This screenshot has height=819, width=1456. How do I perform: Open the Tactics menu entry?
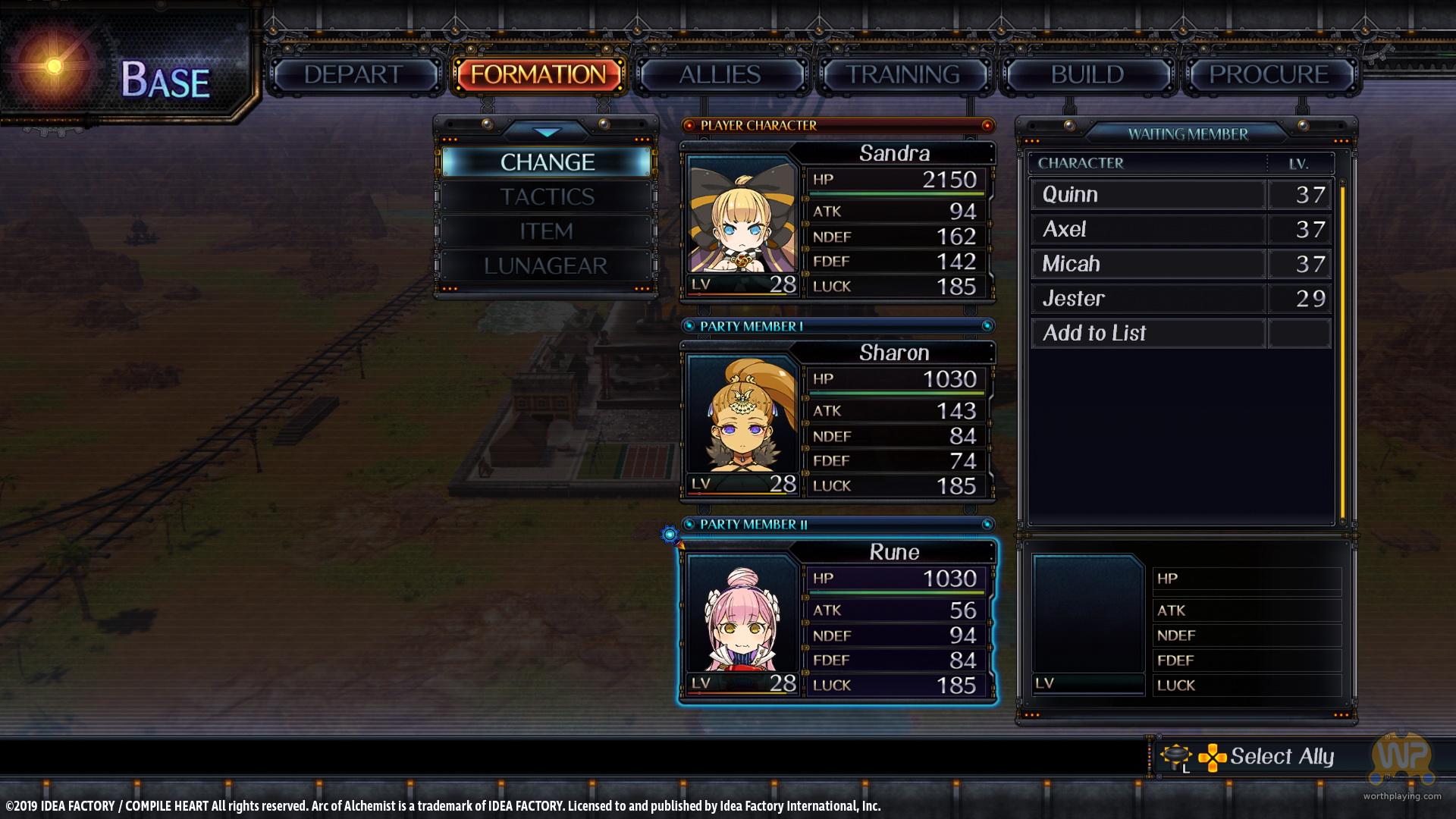click(547, 197)
